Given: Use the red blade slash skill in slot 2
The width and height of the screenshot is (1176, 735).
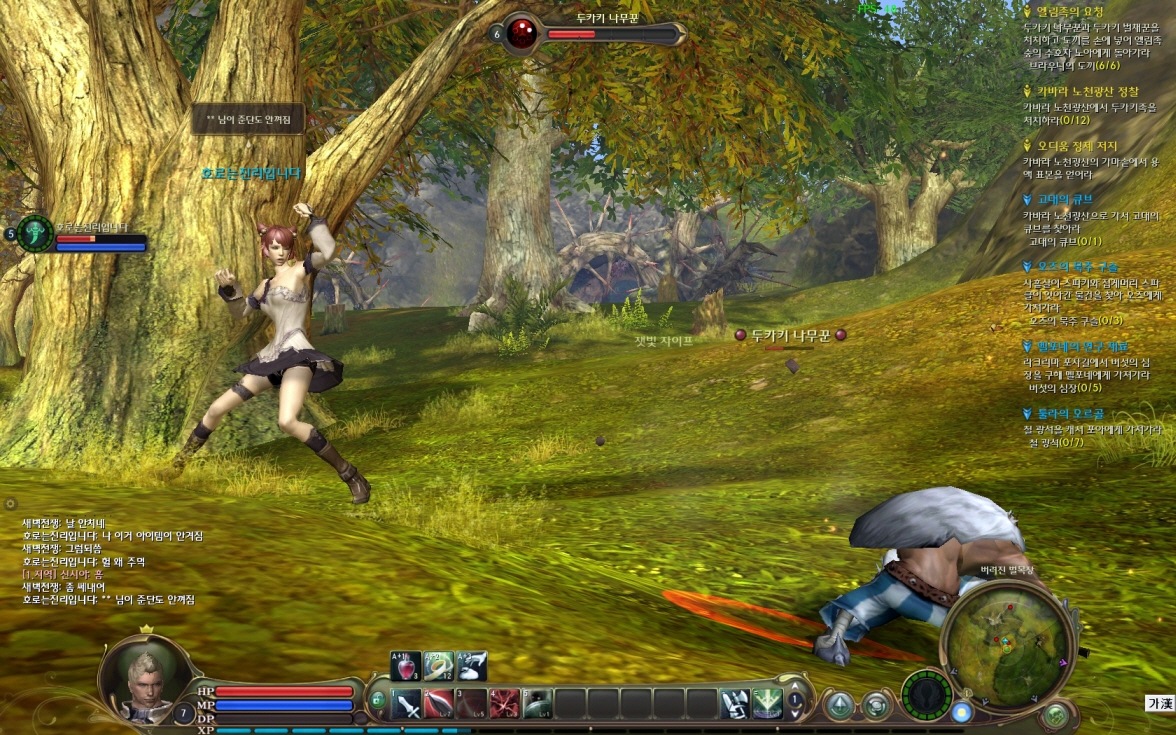Looking at the screenshot, I should tap(439, 704).
